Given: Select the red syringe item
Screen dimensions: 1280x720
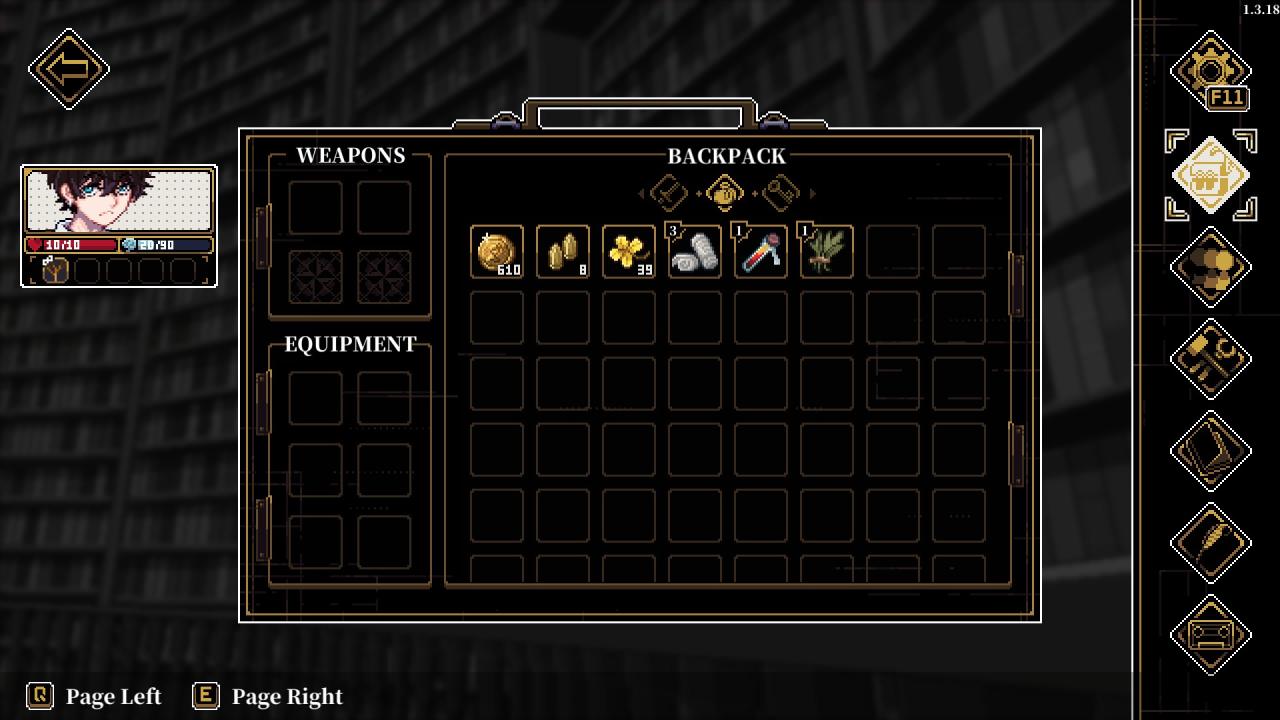Looking at the screenshot, I should pyautogui.click(x=761, y=251).
